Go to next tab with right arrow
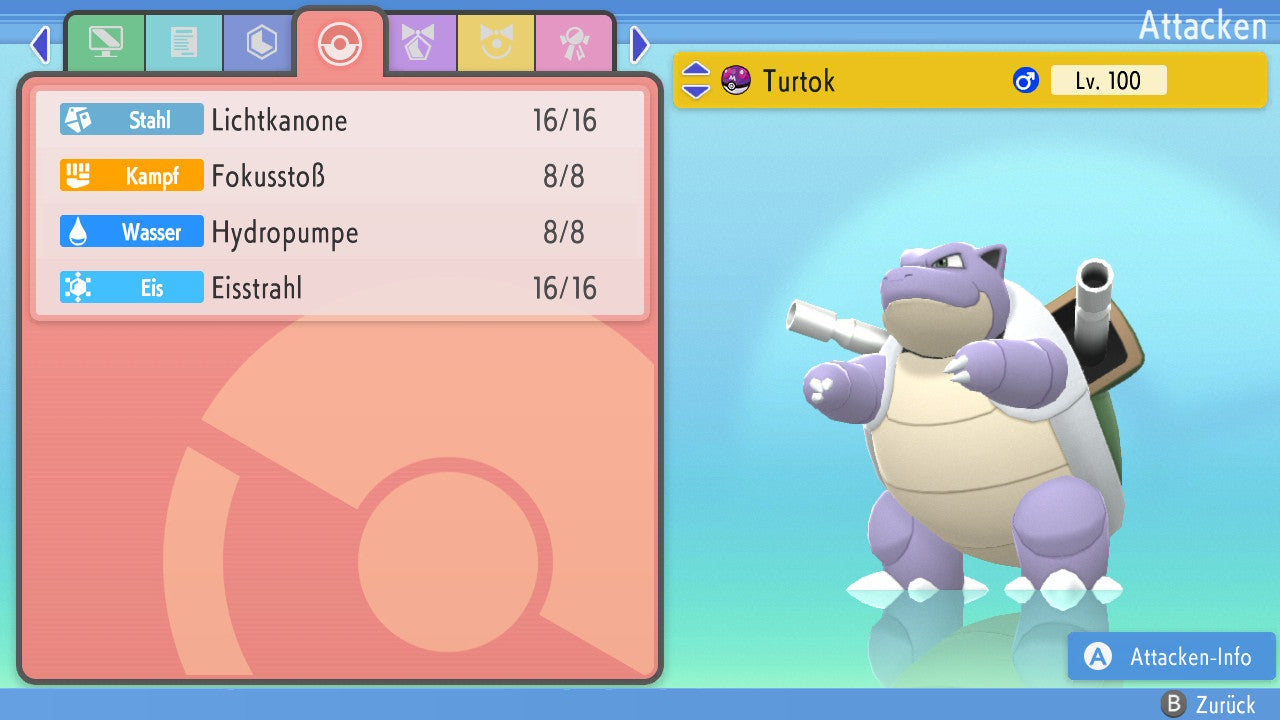 tap(640, 44)
